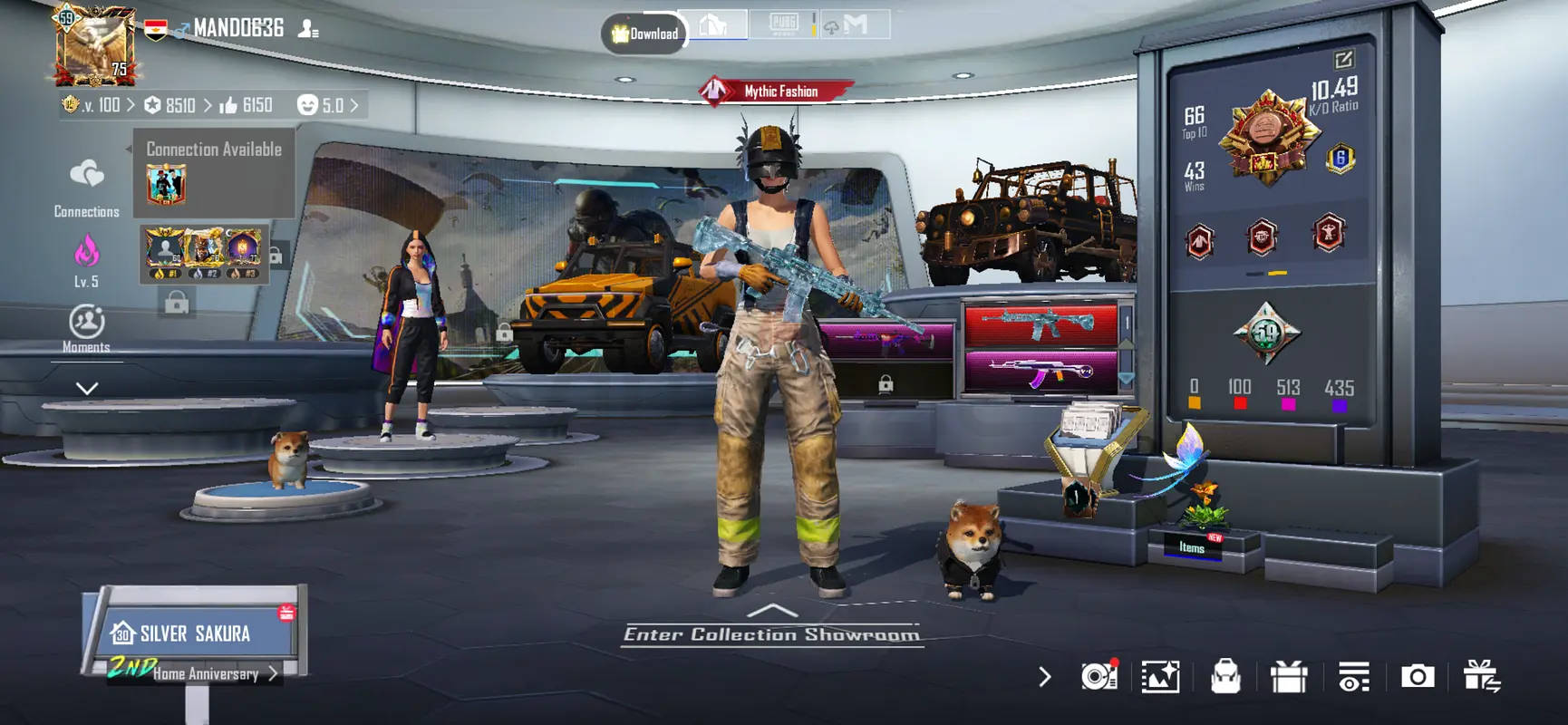The width and height of the screenshot is (1568, 725).
Task: Open the Silver Sakura home sign
Action: [x=194, y=633]
